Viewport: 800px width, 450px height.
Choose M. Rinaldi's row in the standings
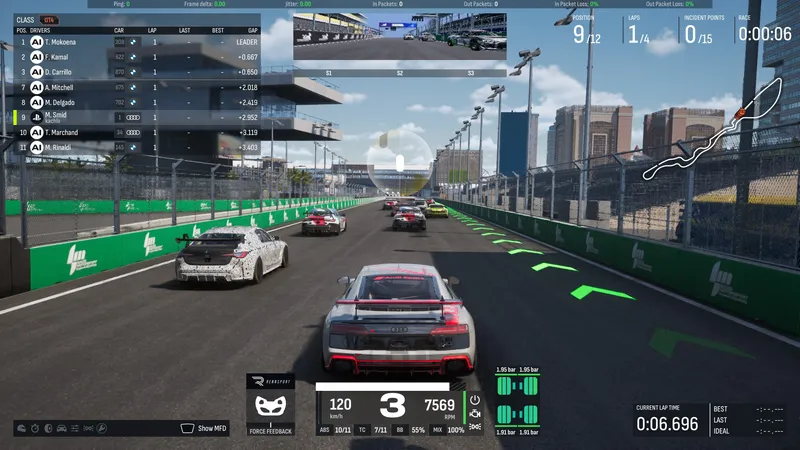130,147
